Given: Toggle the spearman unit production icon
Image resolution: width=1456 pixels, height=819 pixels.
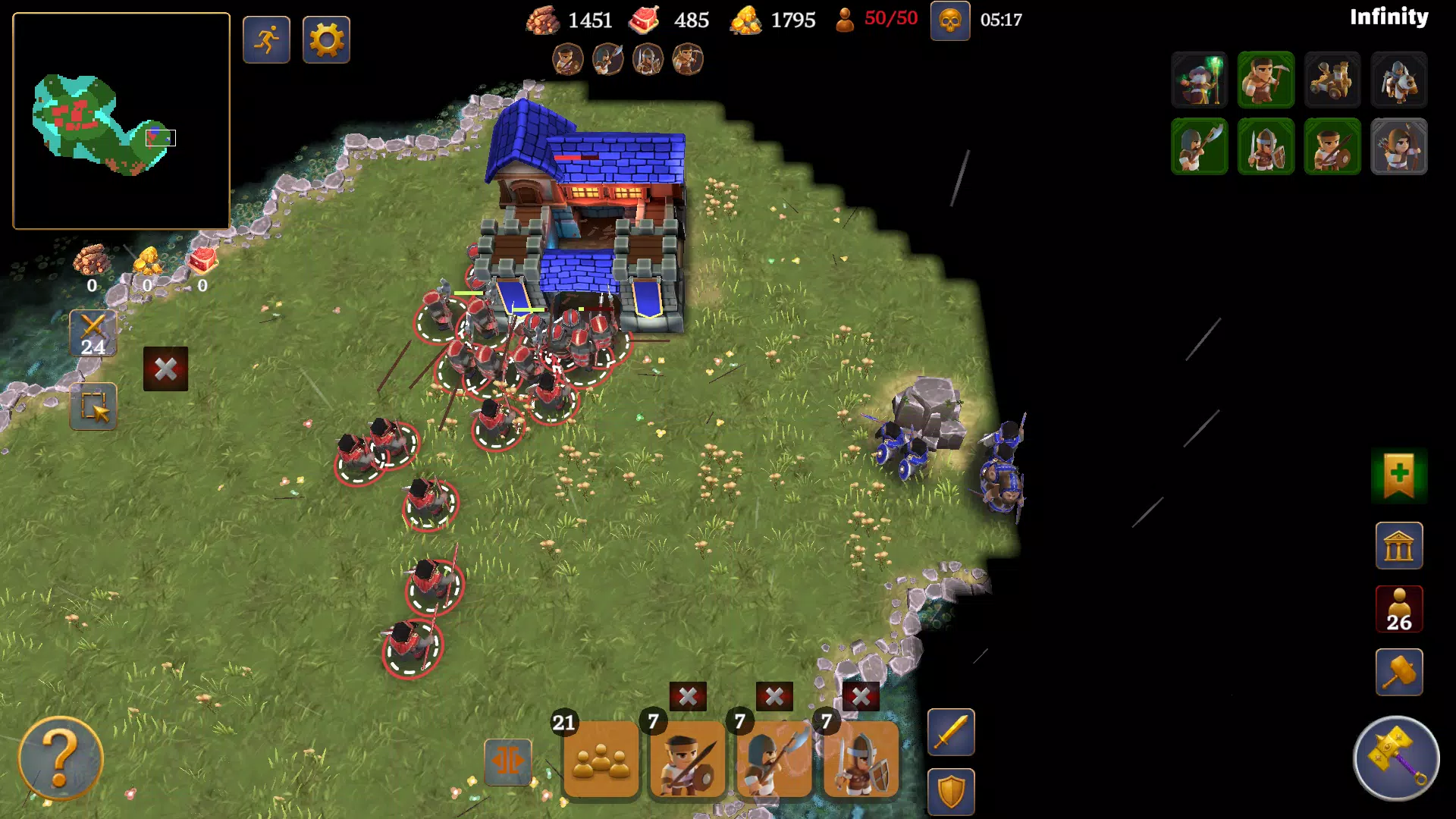Looking at the screenshot, I should point(1332,146).
